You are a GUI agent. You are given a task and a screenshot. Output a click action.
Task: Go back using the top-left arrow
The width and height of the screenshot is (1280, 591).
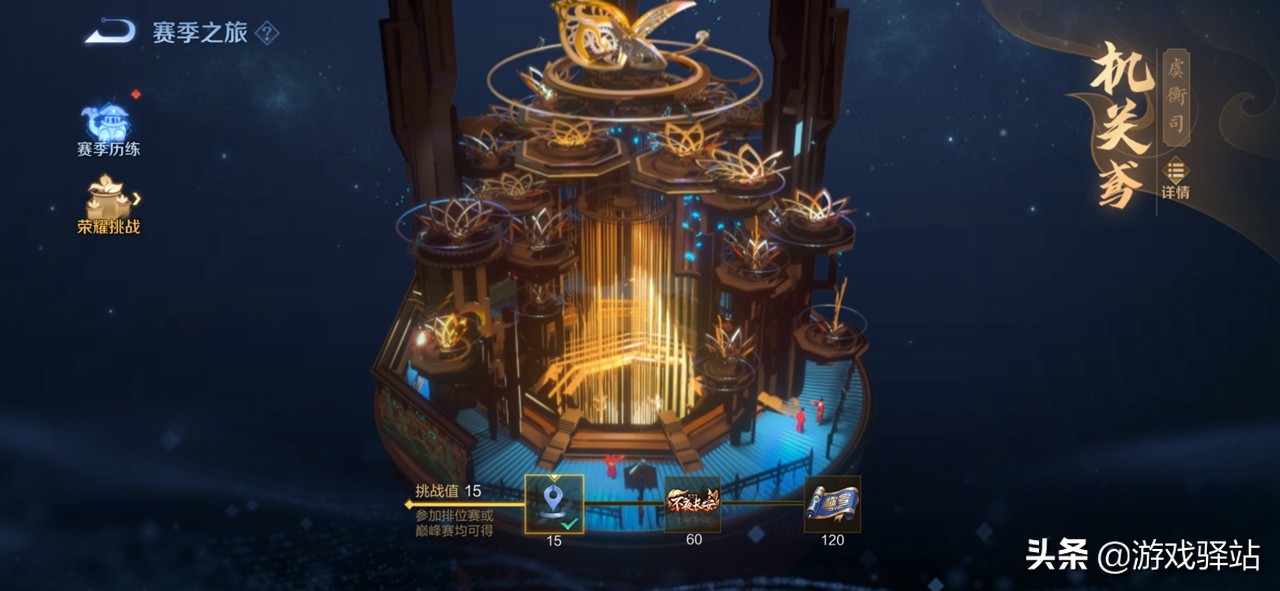pos(110,33)
